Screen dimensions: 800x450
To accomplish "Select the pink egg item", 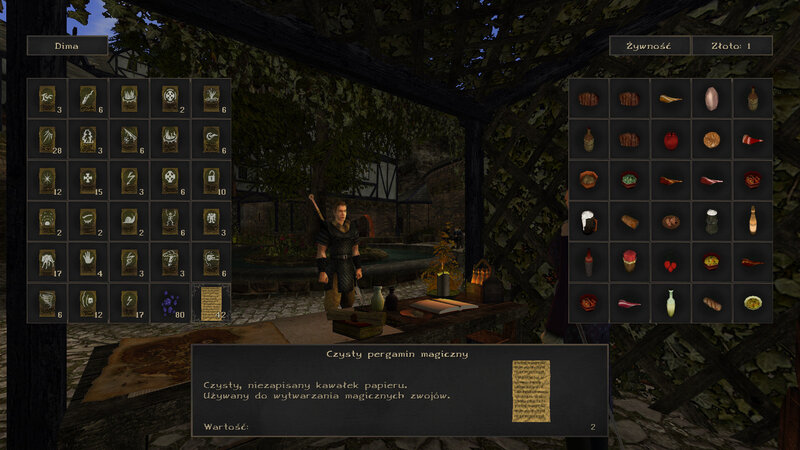I will (711, 98).
